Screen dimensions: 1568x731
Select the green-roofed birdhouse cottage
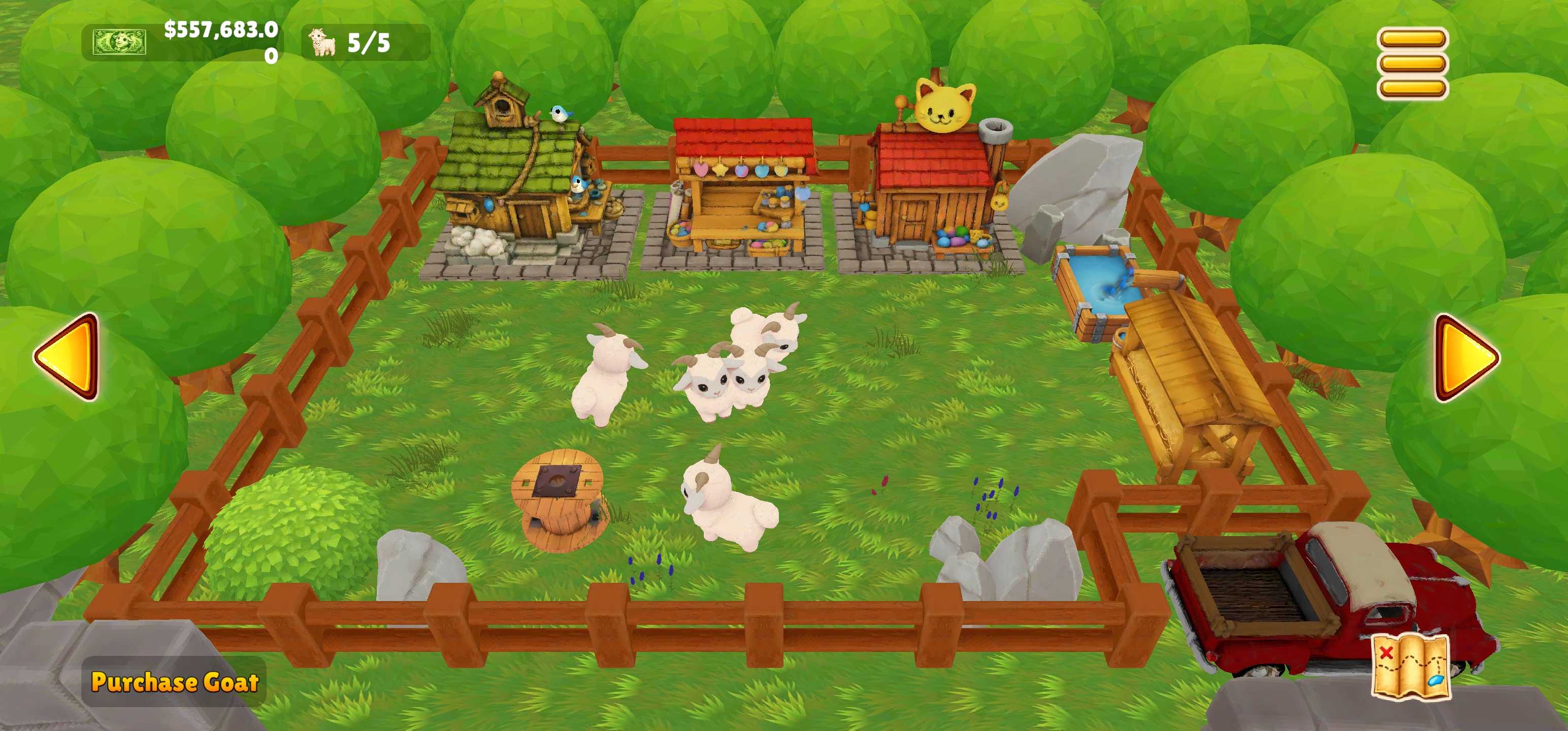(524, 183)
